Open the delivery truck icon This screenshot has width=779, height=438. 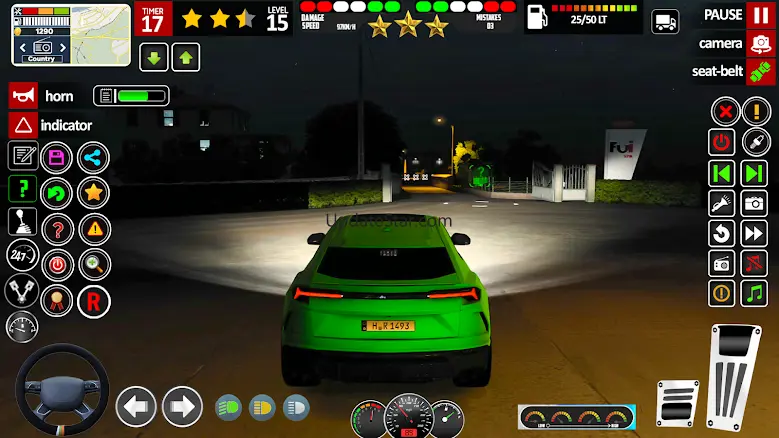pyautogui.click(x=664, y=22)
